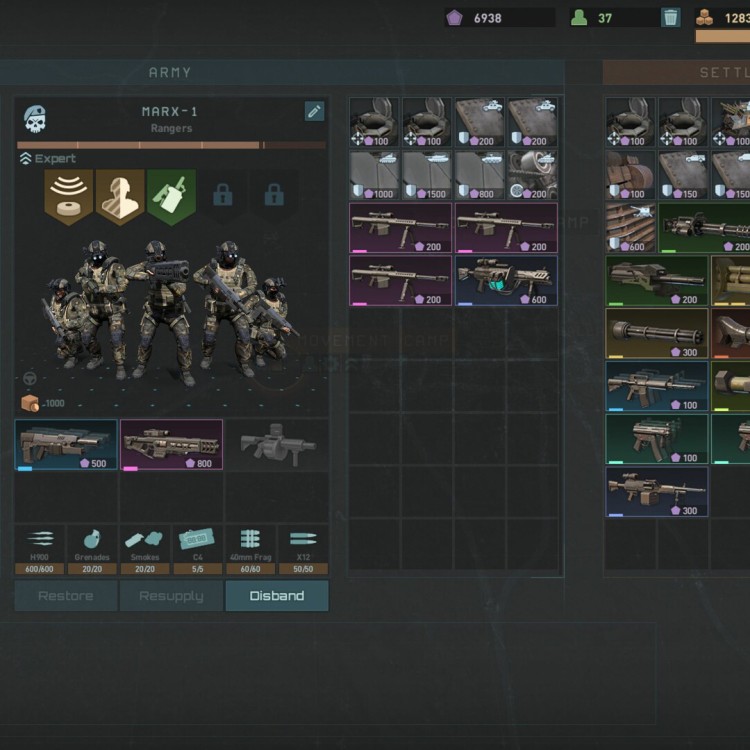Choose the soldier silhouette perk badge
This screenshot has height=750, width=750.
point(120,195)
